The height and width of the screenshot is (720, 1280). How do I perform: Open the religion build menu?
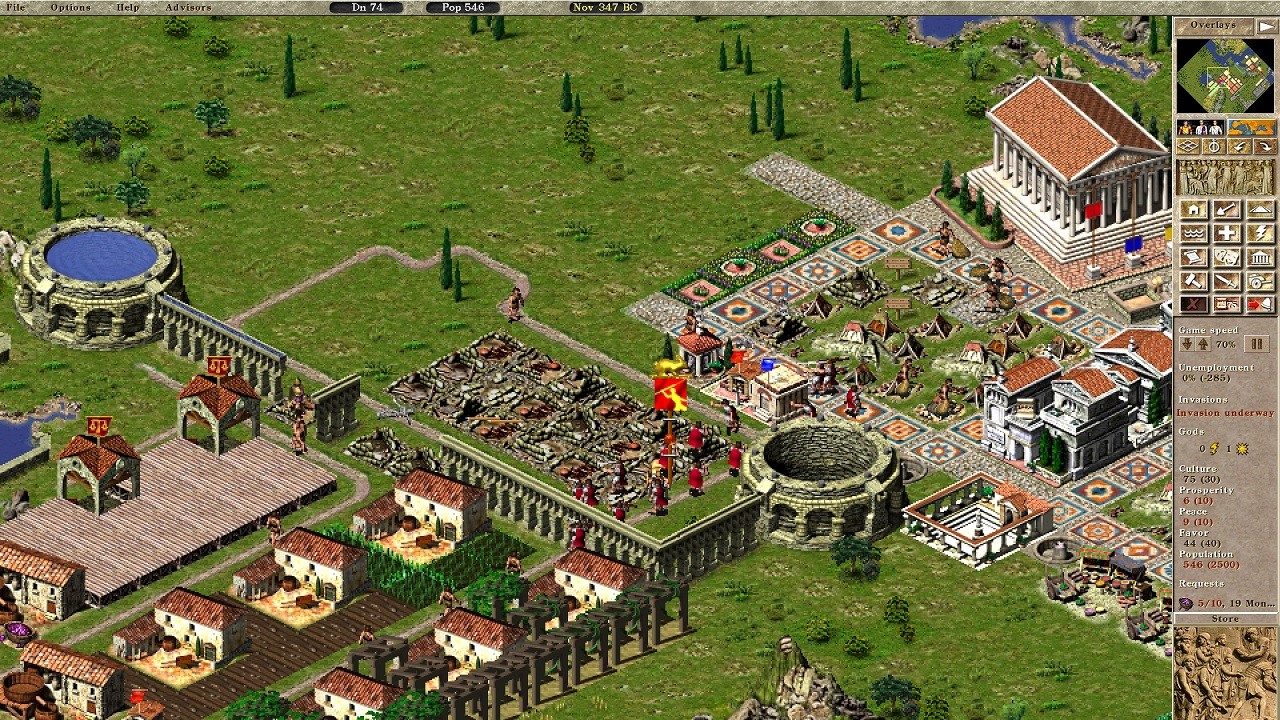1258,233
